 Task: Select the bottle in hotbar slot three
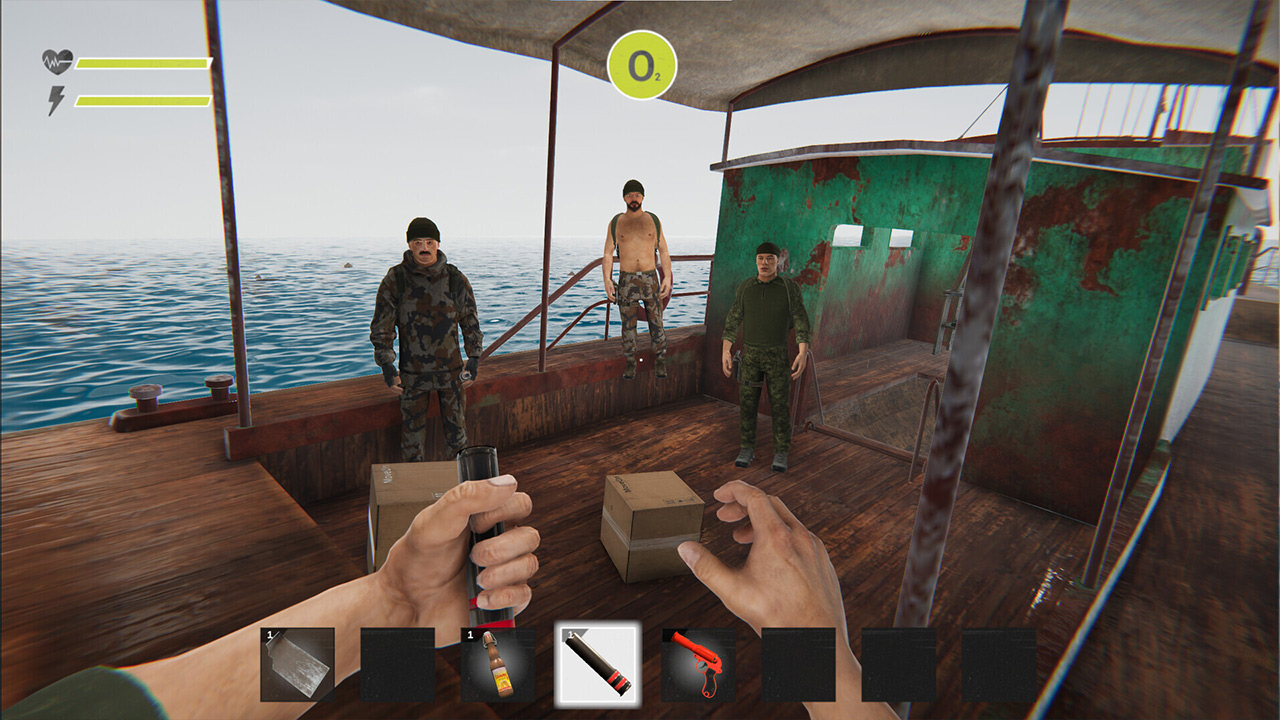(496, 665)
